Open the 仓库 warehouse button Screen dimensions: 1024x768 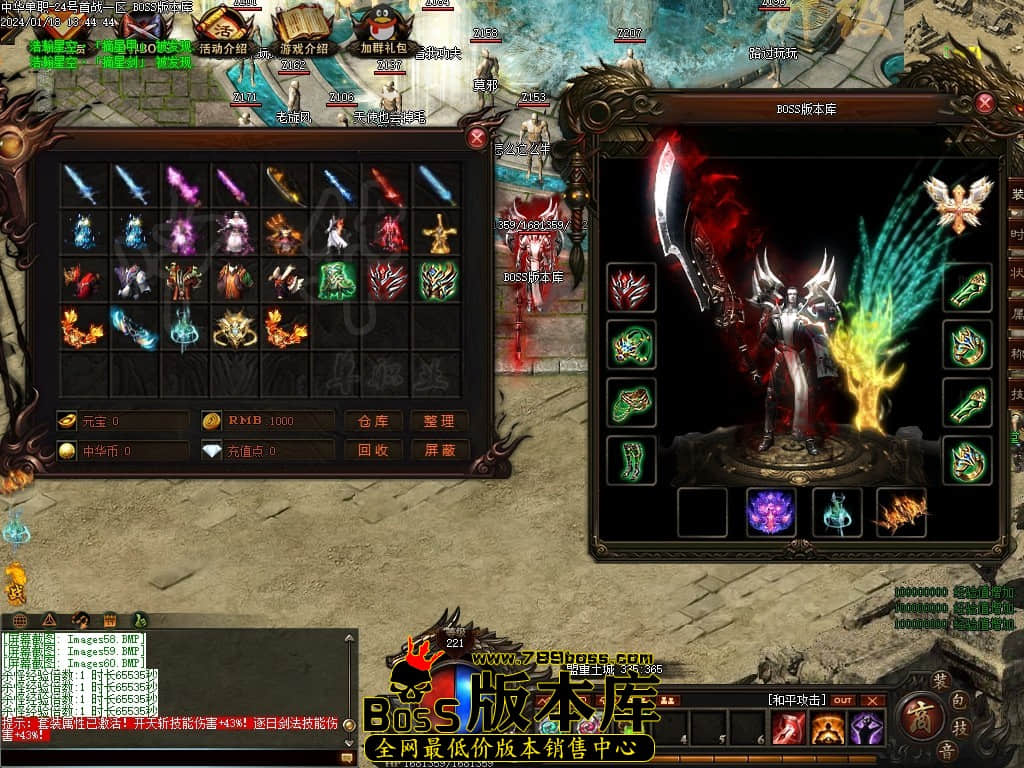373,421
